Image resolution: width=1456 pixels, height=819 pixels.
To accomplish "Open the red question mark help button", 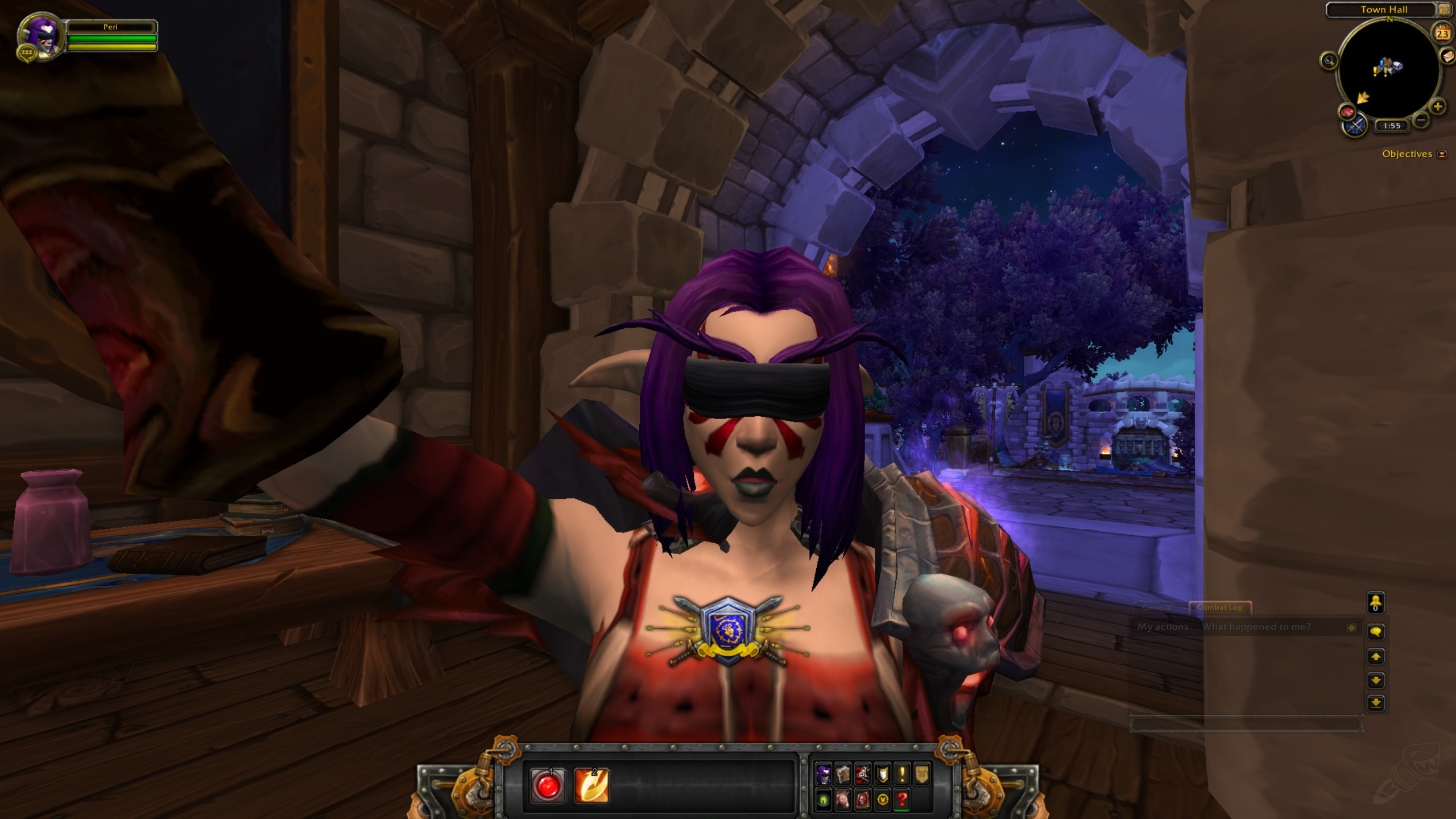I will (x=902, y=800).
